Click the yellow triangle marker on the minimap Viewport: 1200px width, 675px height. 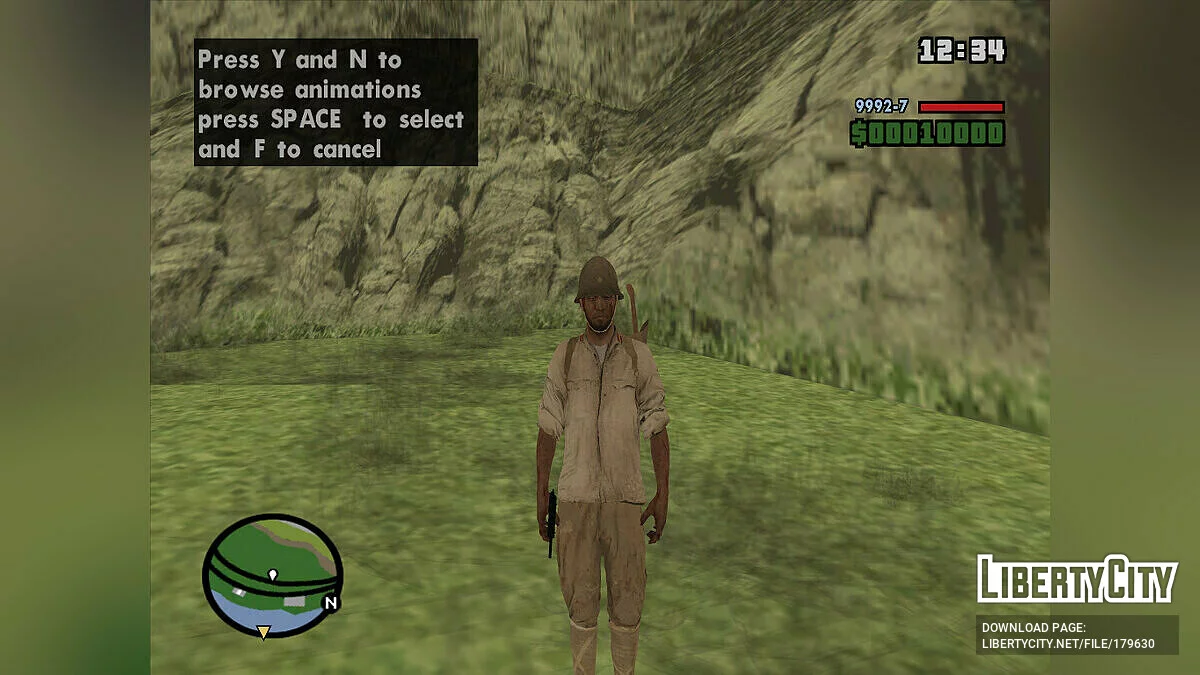pyautogui.click(x=263, y=631)
